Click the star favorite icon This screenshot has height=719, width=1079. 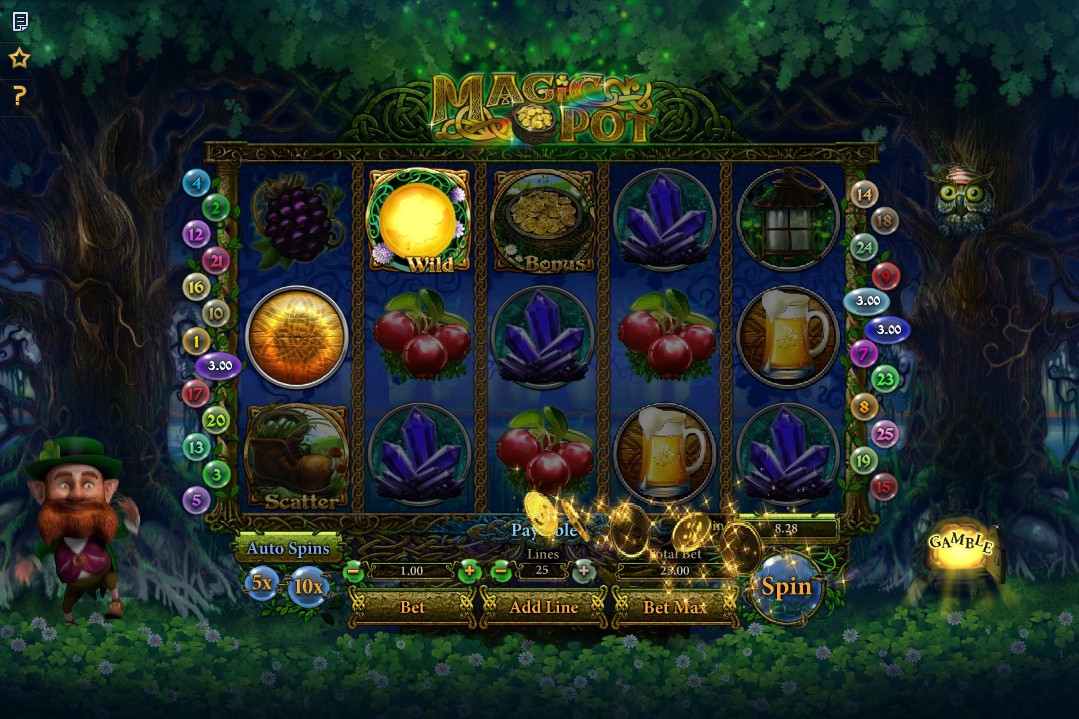pos(19,58)
